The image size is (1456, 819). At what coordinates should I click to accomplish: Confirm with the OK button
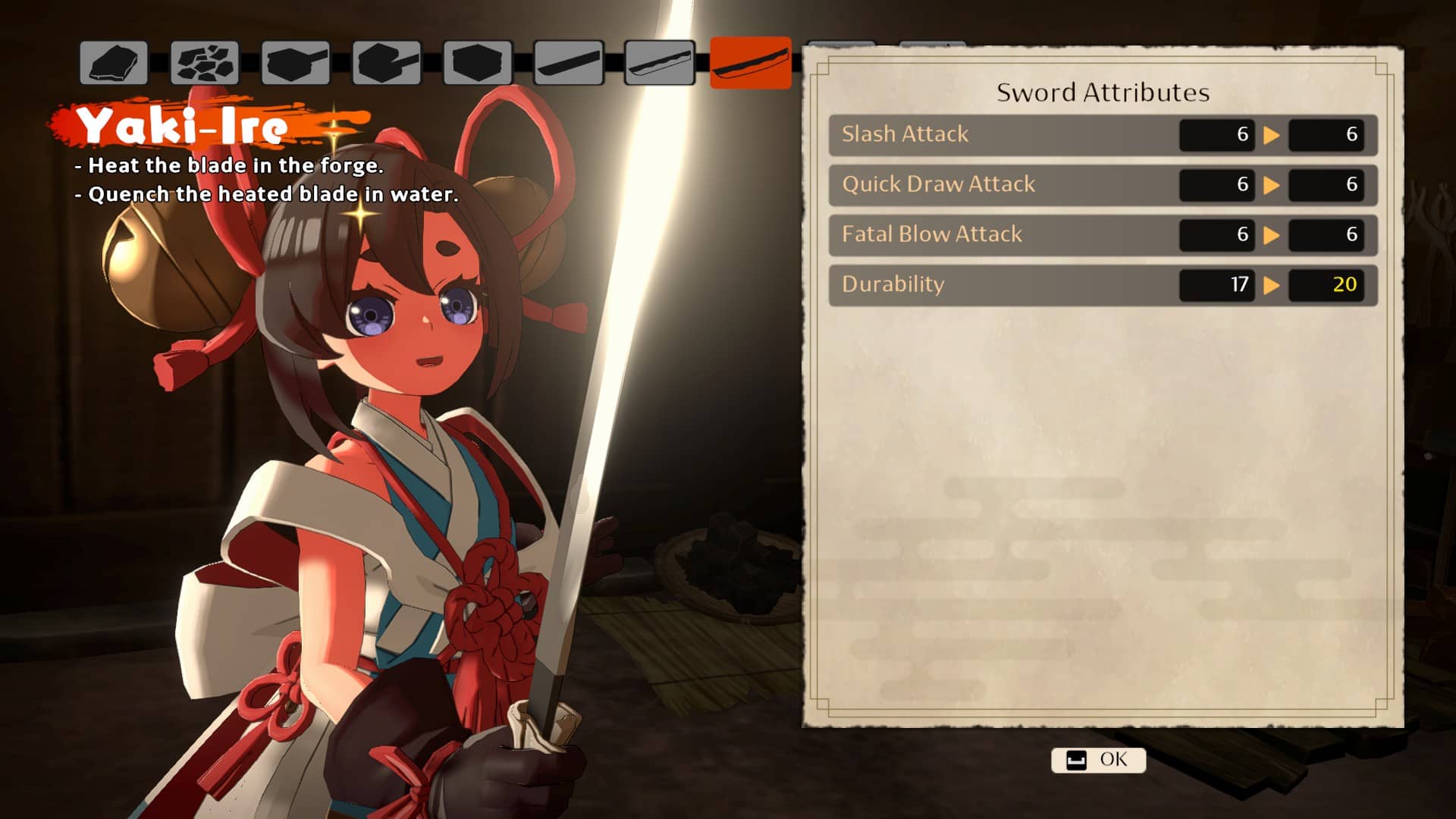point(1098,760)
